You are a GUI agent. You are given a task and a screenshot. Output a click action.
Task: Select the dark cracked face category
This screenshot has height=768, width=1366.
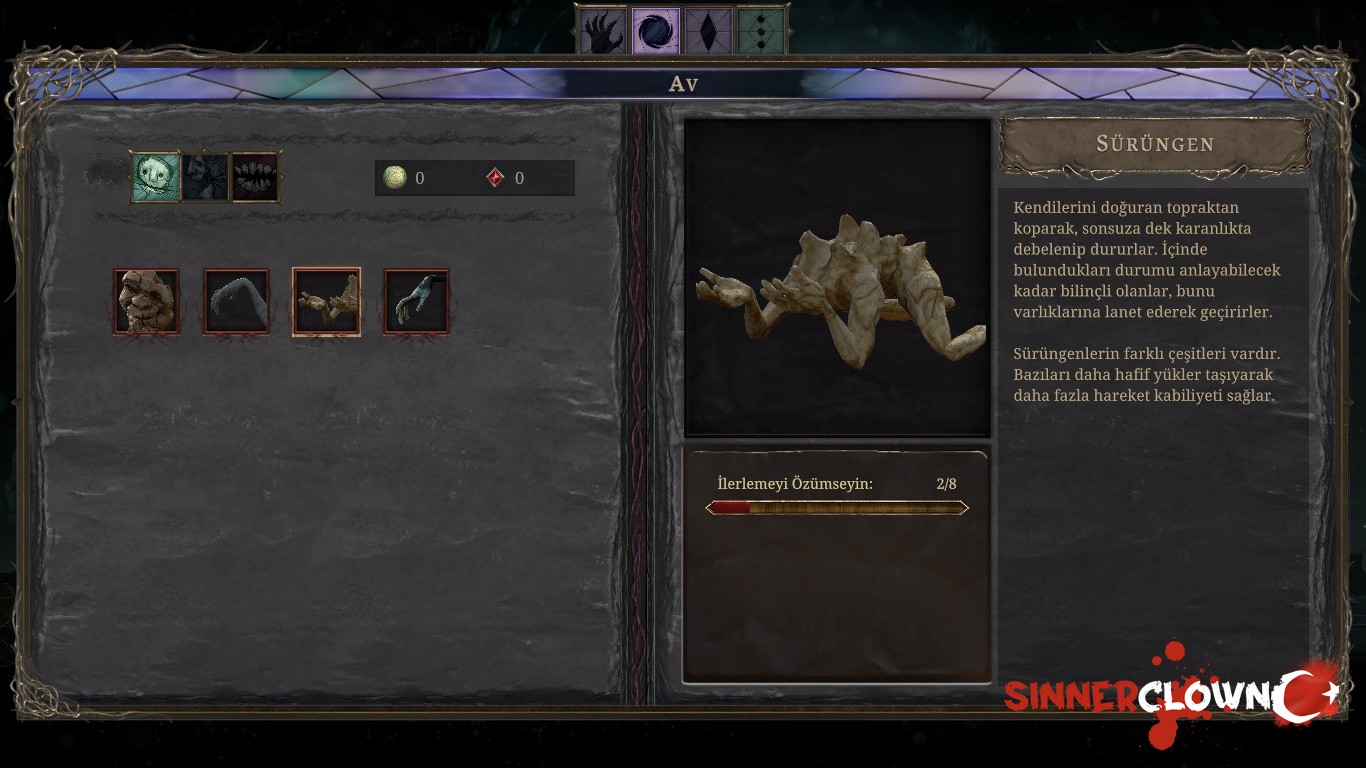(206, 178)
